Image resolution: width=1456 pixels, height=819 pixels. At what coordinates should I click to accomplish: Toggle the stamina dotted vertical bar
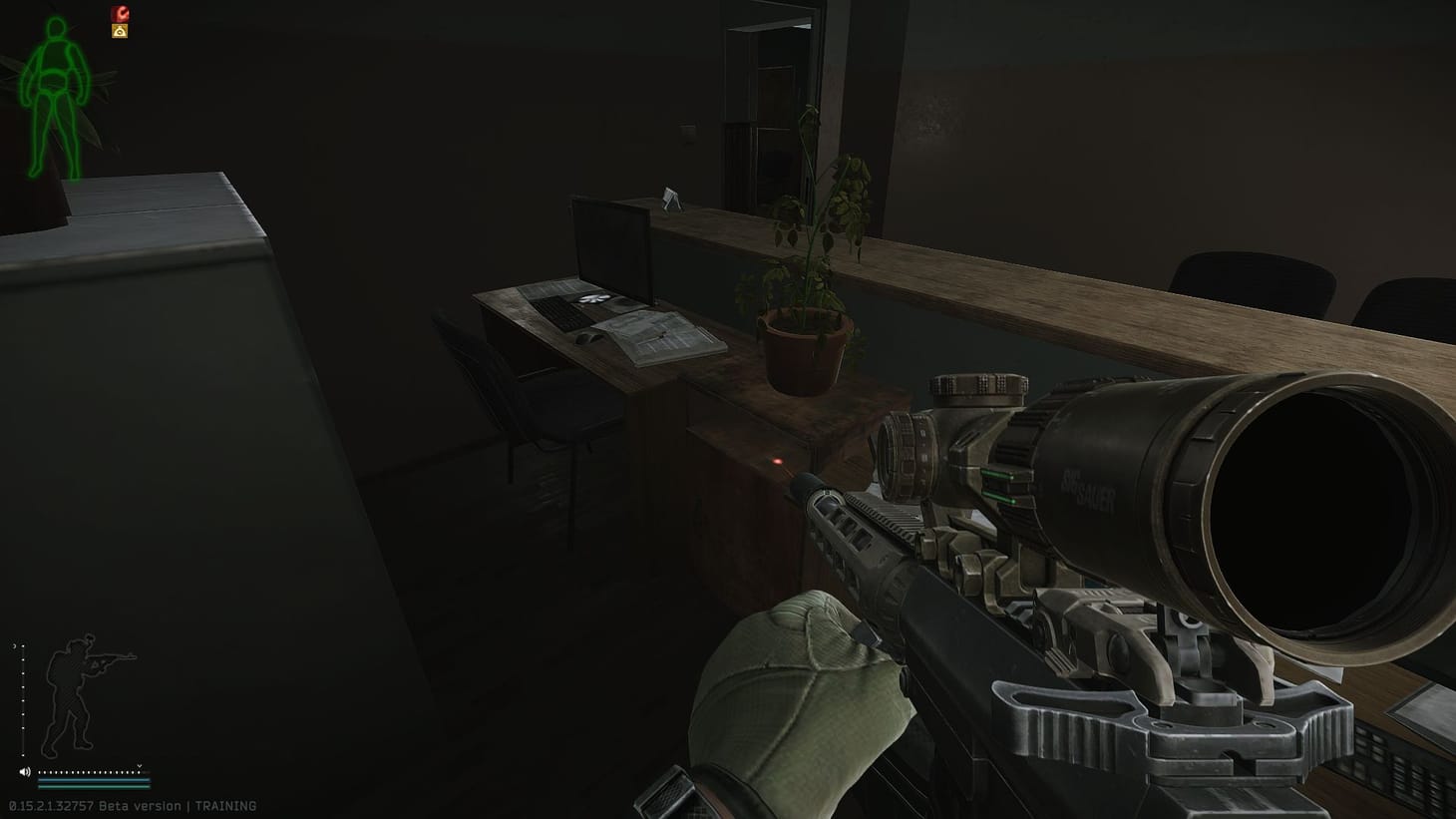coord(23,698)
